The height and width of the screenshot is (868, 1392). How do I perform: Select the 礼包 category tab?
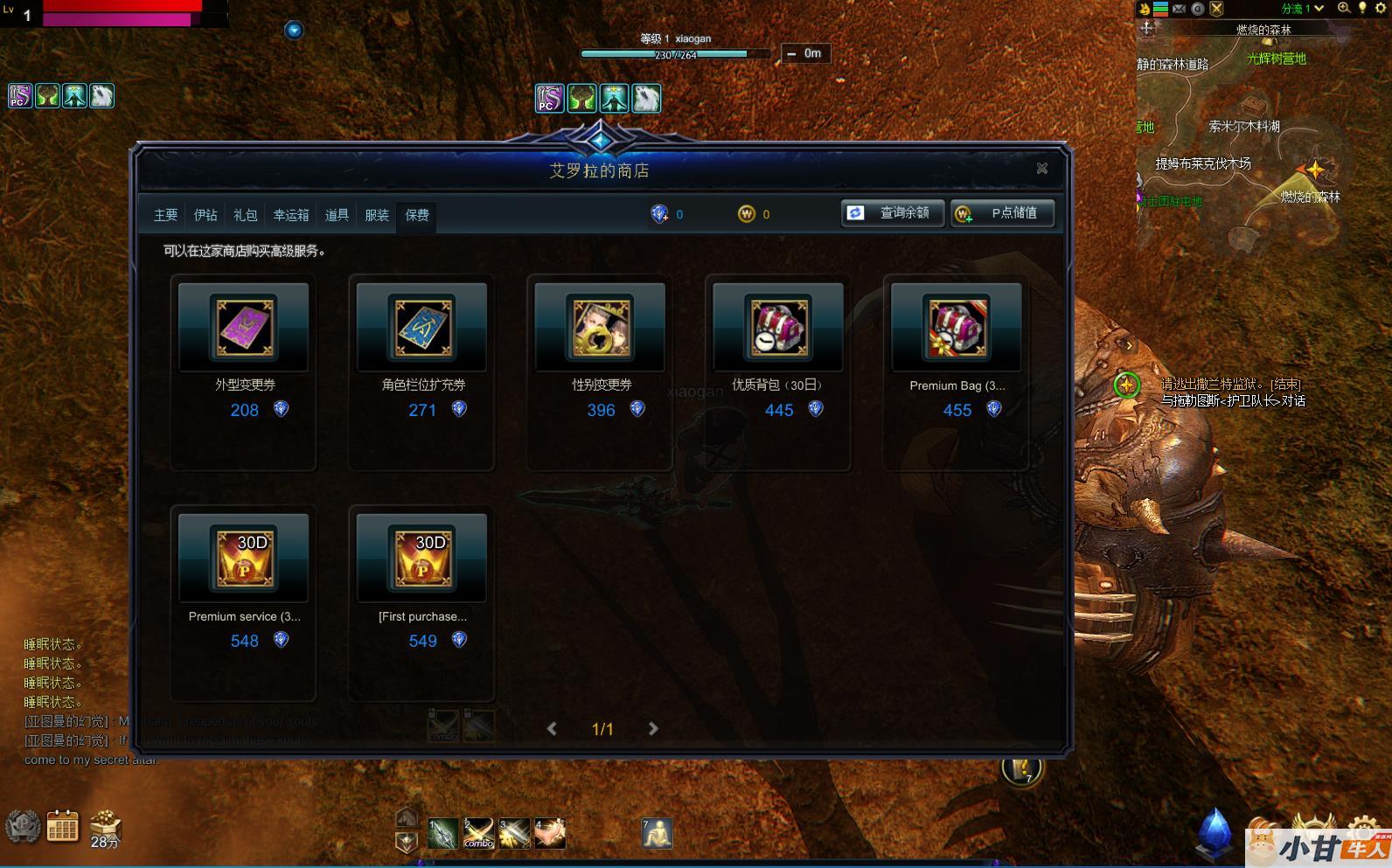click(x=246, y=215)
